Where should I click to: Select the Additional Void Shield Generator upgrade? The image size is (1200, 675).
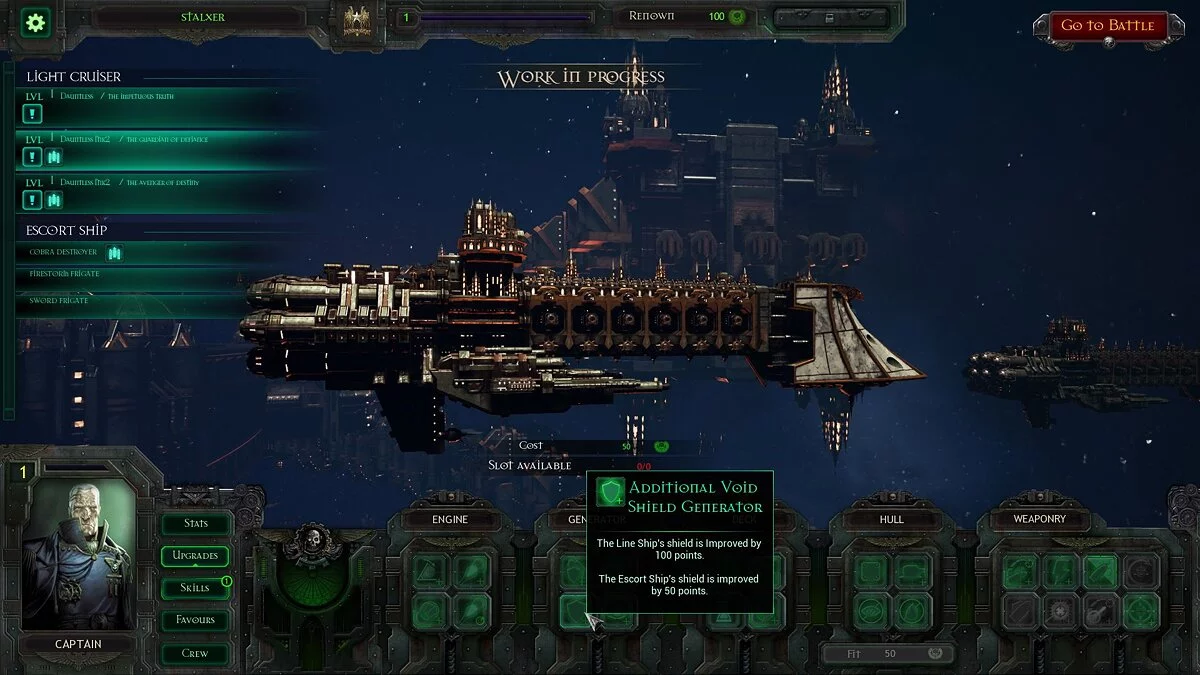pos(574,610)
